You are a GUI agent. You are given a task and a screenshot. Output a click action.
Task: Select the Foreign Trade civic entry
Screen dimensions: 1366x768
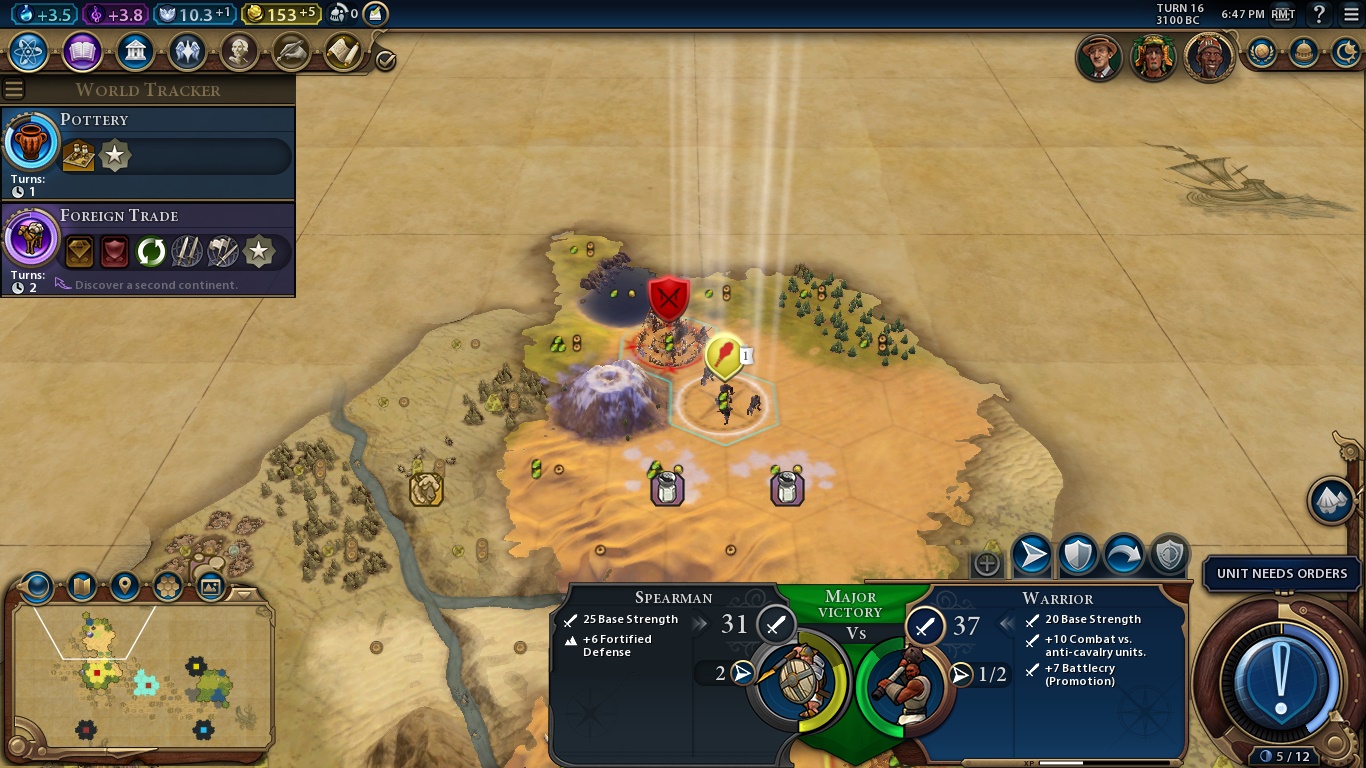click(148, 248)
